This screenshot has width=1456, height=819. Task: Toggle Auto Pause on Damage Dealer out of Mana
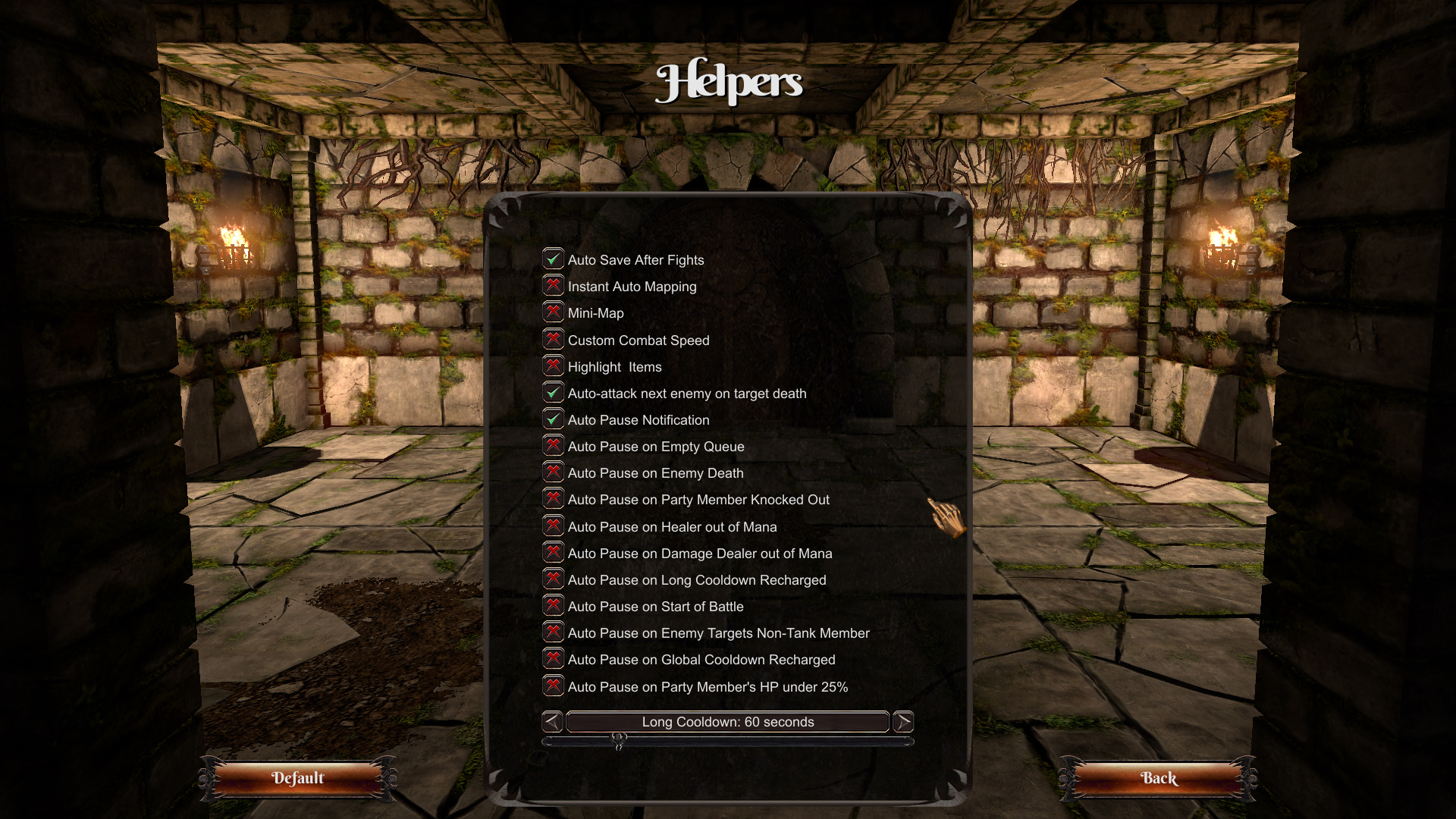[554, 553]
